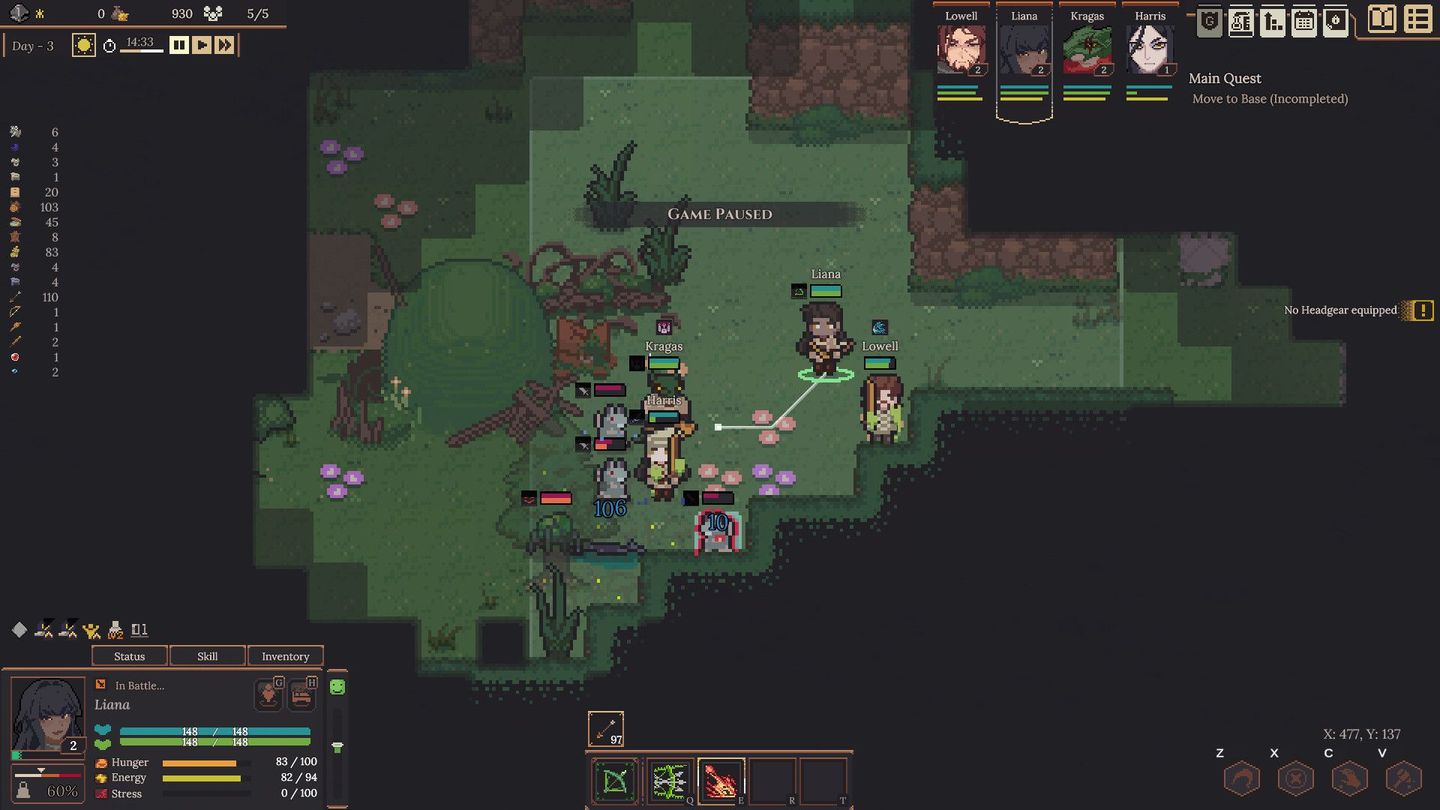Open the journal book icon near Main Quest
Viewport: 1440px width, 810px height.
click(x=1381, y=18)
